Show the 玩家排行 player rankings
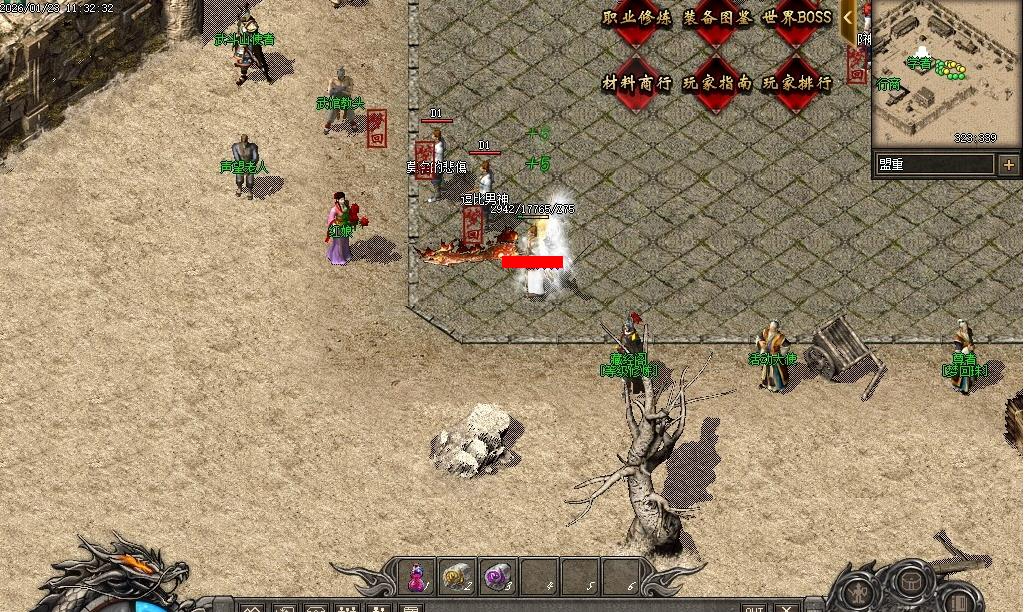 coord(797,83)
